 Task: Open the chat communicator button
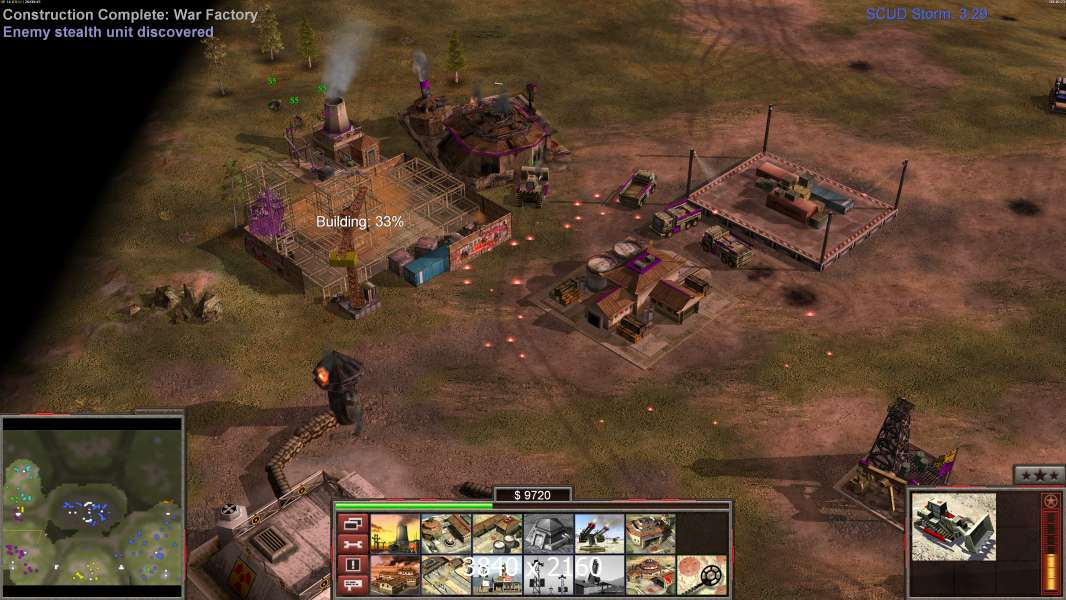pos(352,584)
